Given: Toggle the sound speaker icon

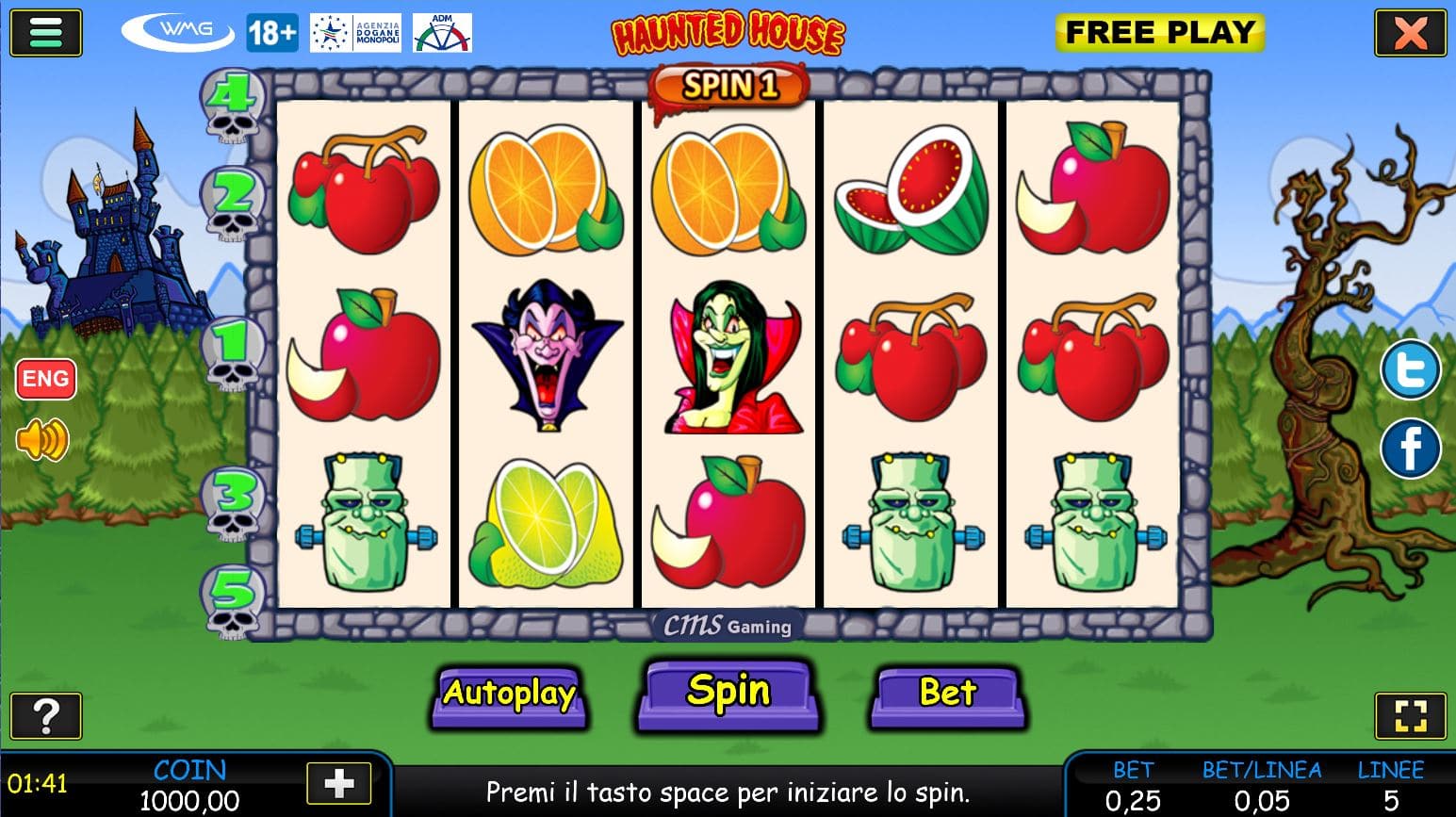Looking at the screenshot, I should click(x=42, y=439).
